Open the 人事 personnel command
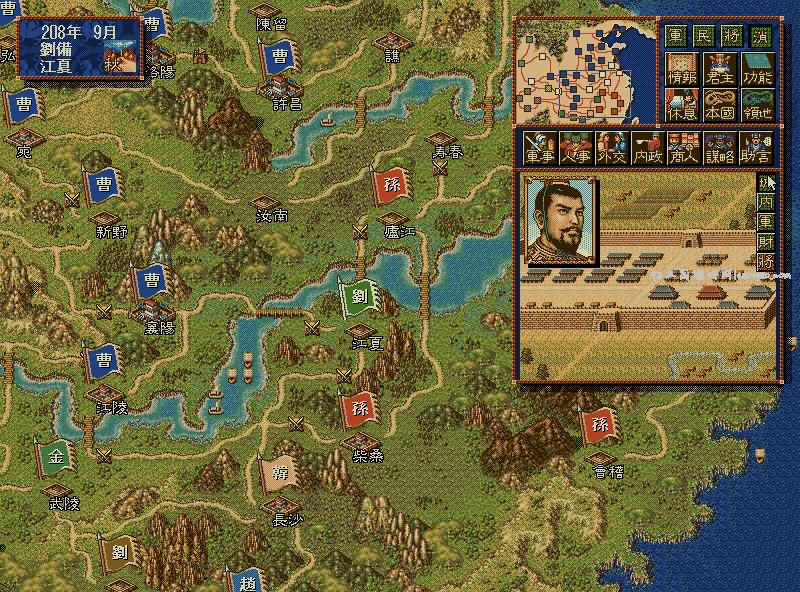800x592 pixels. point(575,149)
